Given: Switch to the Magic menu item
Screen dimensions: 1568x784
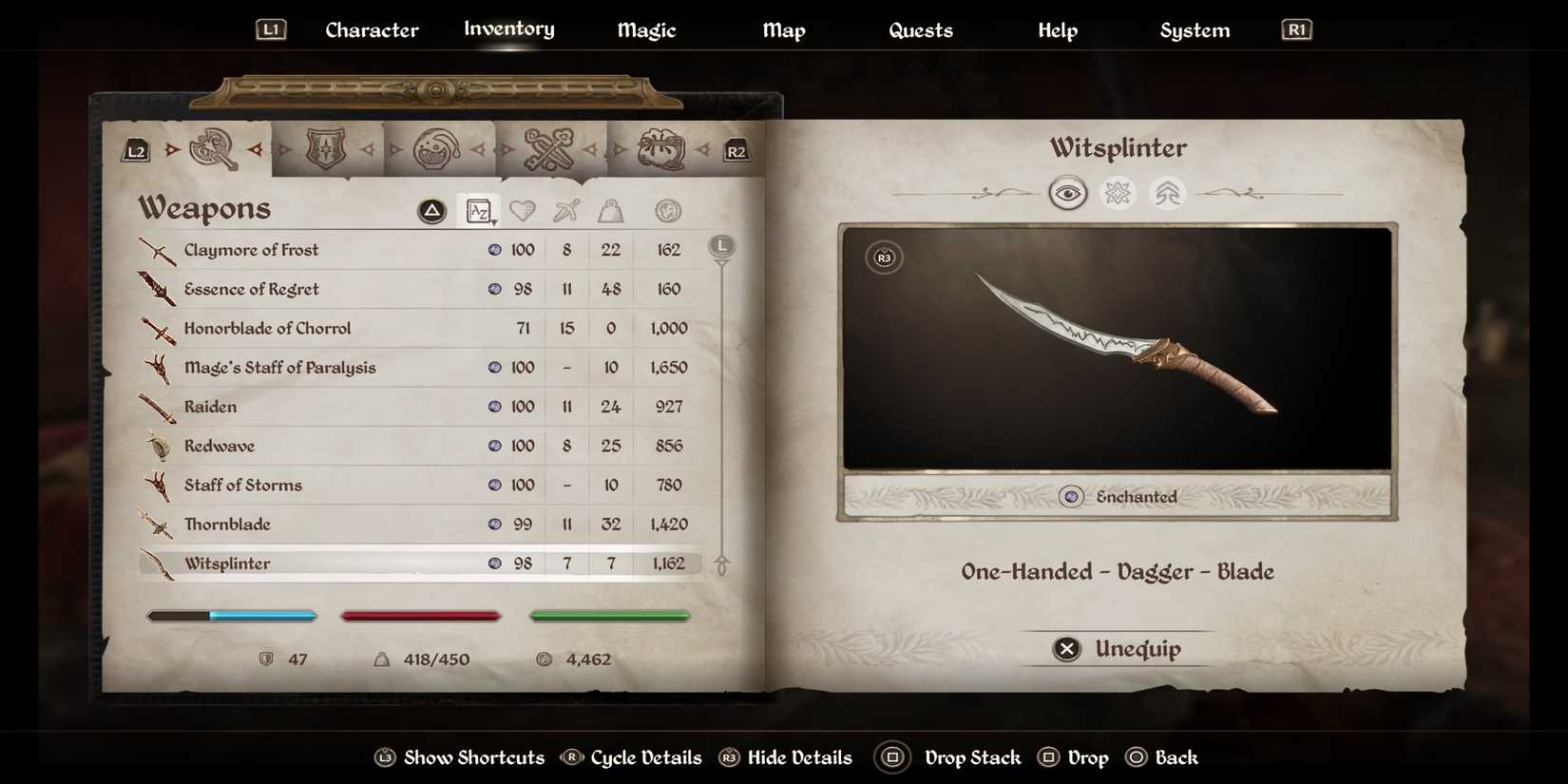Looking at the screenshot, I should [x=646, y=29].
